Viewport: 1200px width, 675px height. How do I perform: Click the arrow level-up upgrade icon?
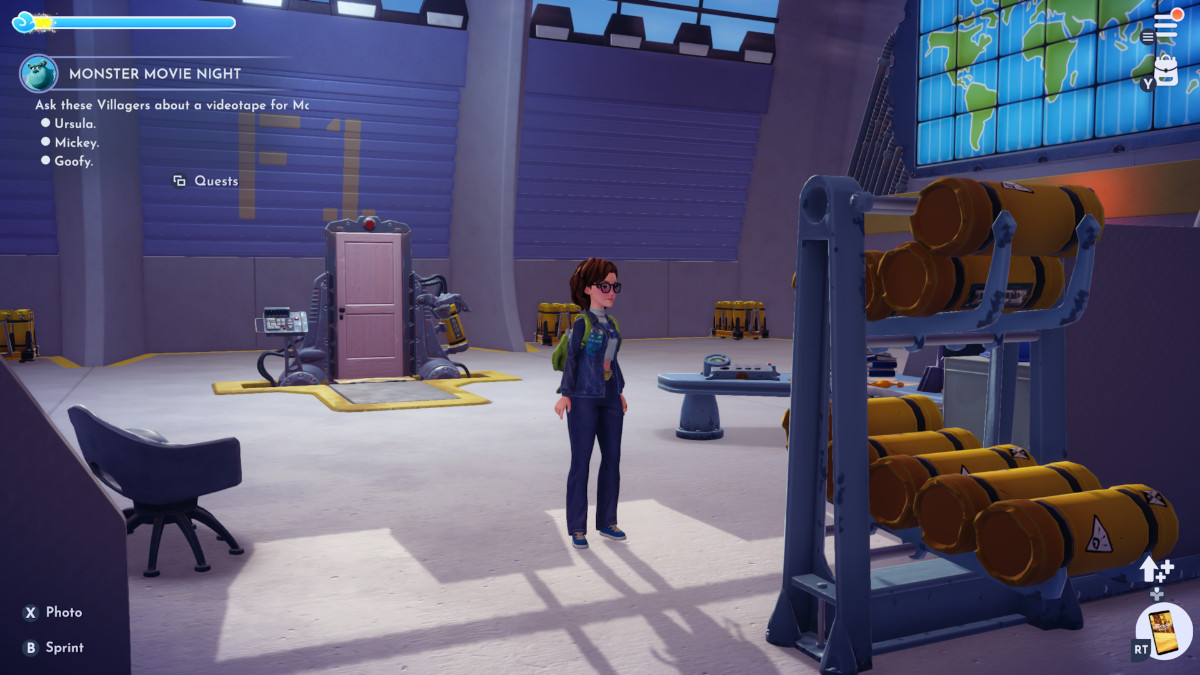(1156, 570)
